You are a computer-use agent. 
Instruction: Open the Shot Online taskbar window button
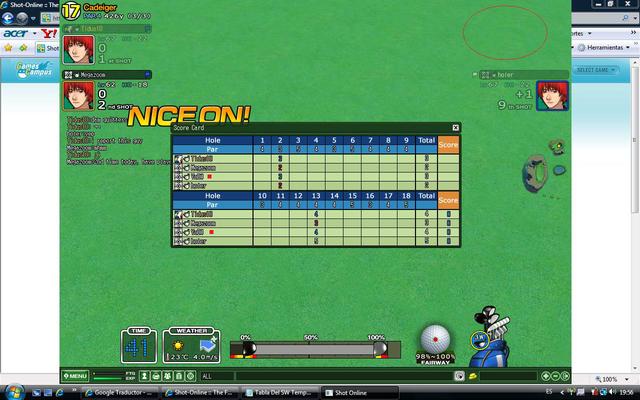[x=353, y=392]
